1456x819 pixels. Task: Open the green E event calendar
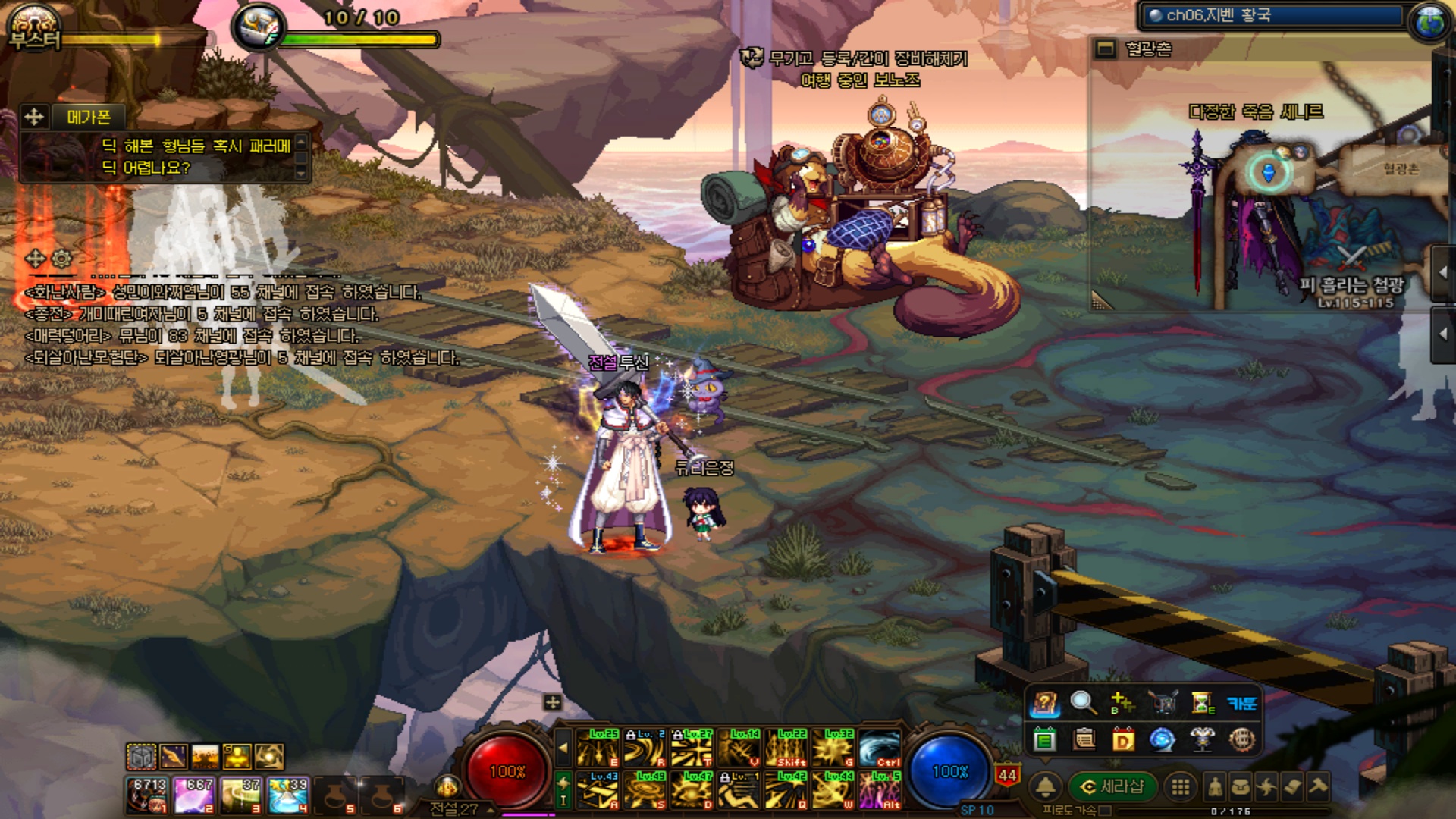1044,739
